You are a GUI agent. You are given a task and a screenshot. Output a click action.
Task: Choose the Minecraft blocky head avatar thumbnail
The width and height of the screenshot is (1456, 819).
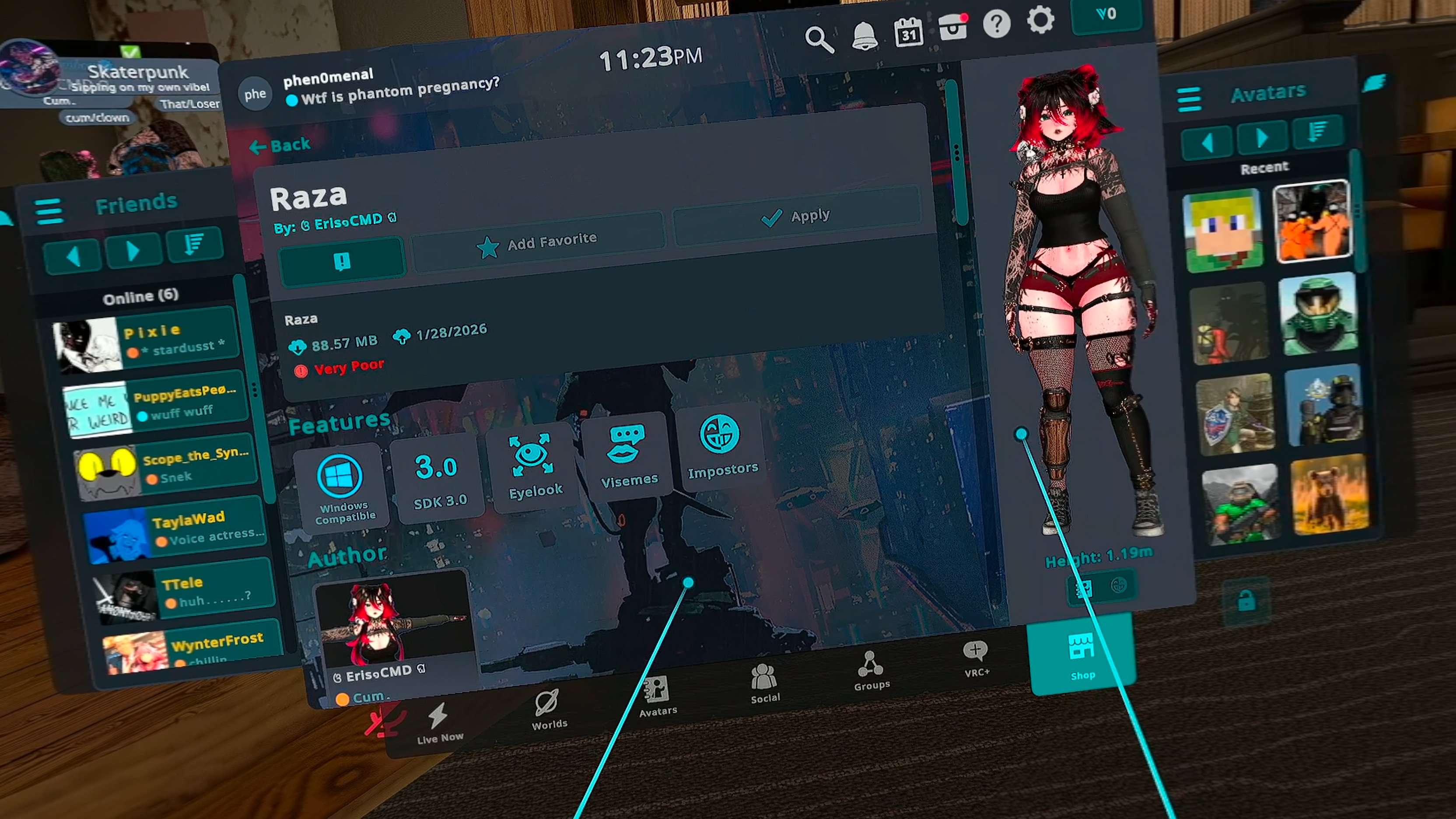[x=1223, y=231]
